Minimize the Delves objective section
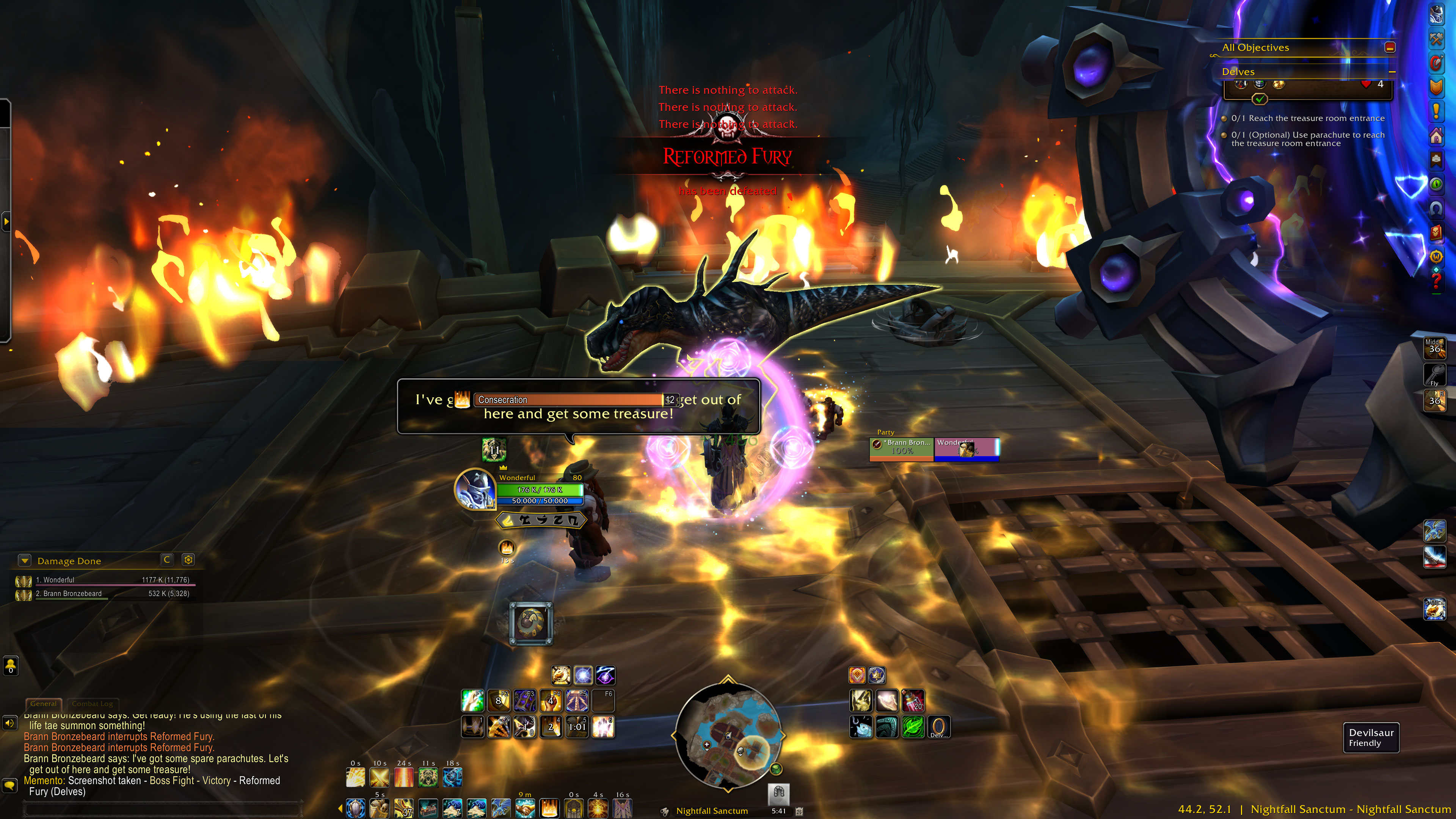This screenshot has width=1456, height=819. pyautogui.click(x=1392, y=72)
